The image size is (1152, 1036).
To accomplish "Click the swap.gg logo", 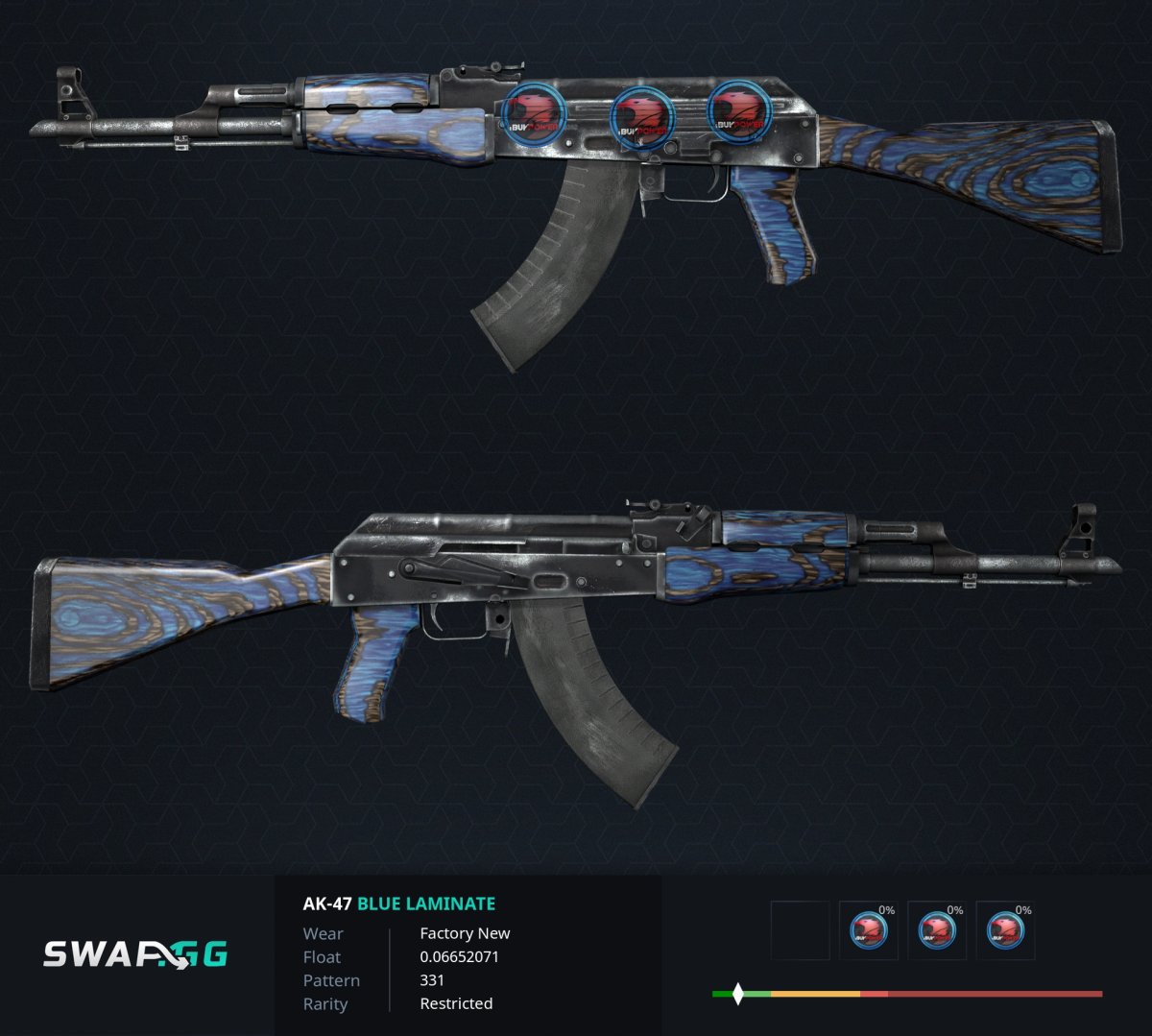I will (x=135, y=954).
